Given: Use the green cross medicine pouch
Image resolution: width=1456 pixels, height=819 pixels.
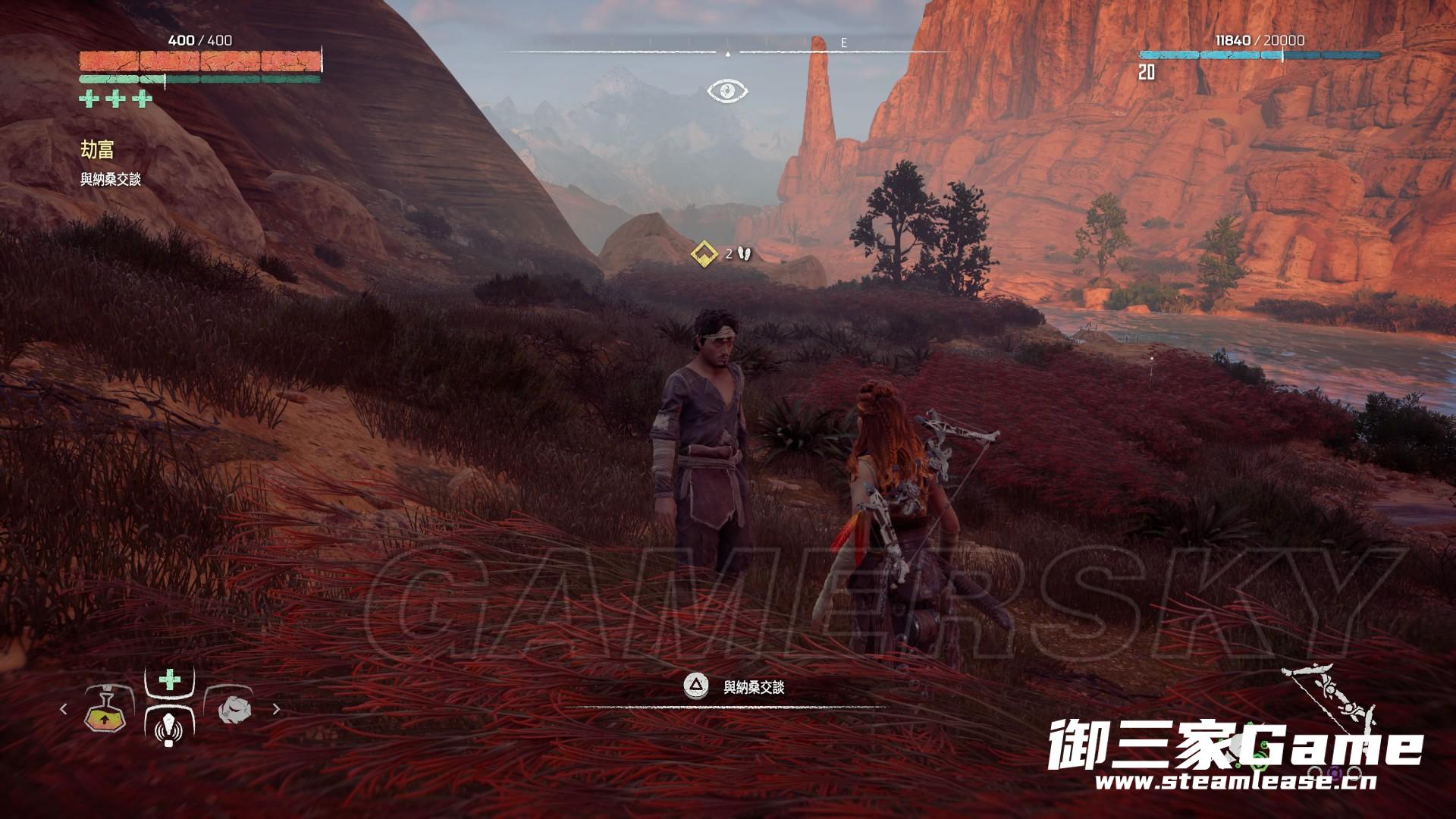Looking at the screenshot, I should tap(169, 679).
